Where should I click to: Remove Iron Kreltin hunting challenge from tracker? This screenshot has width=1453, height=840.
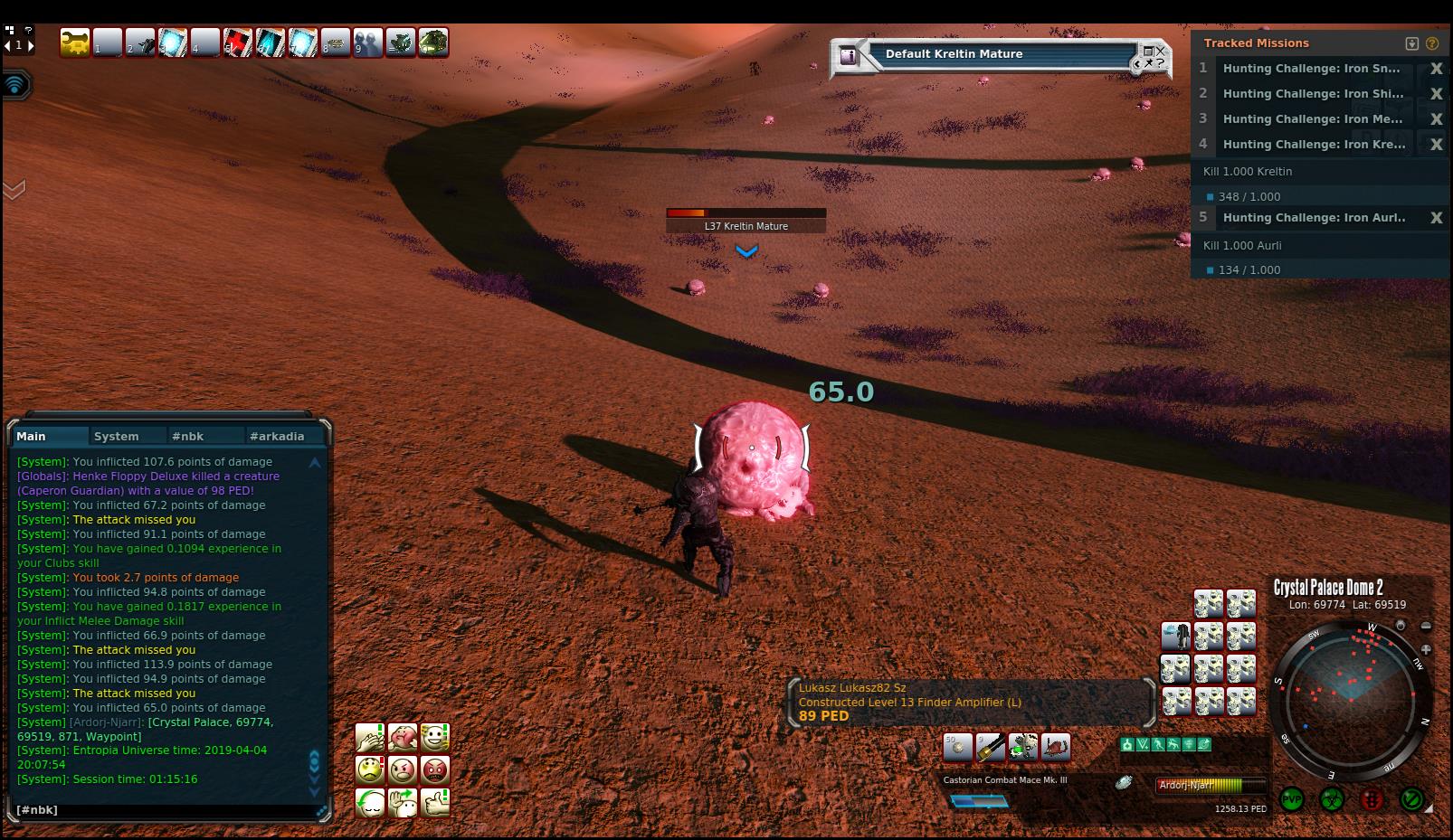(1436, 145)
